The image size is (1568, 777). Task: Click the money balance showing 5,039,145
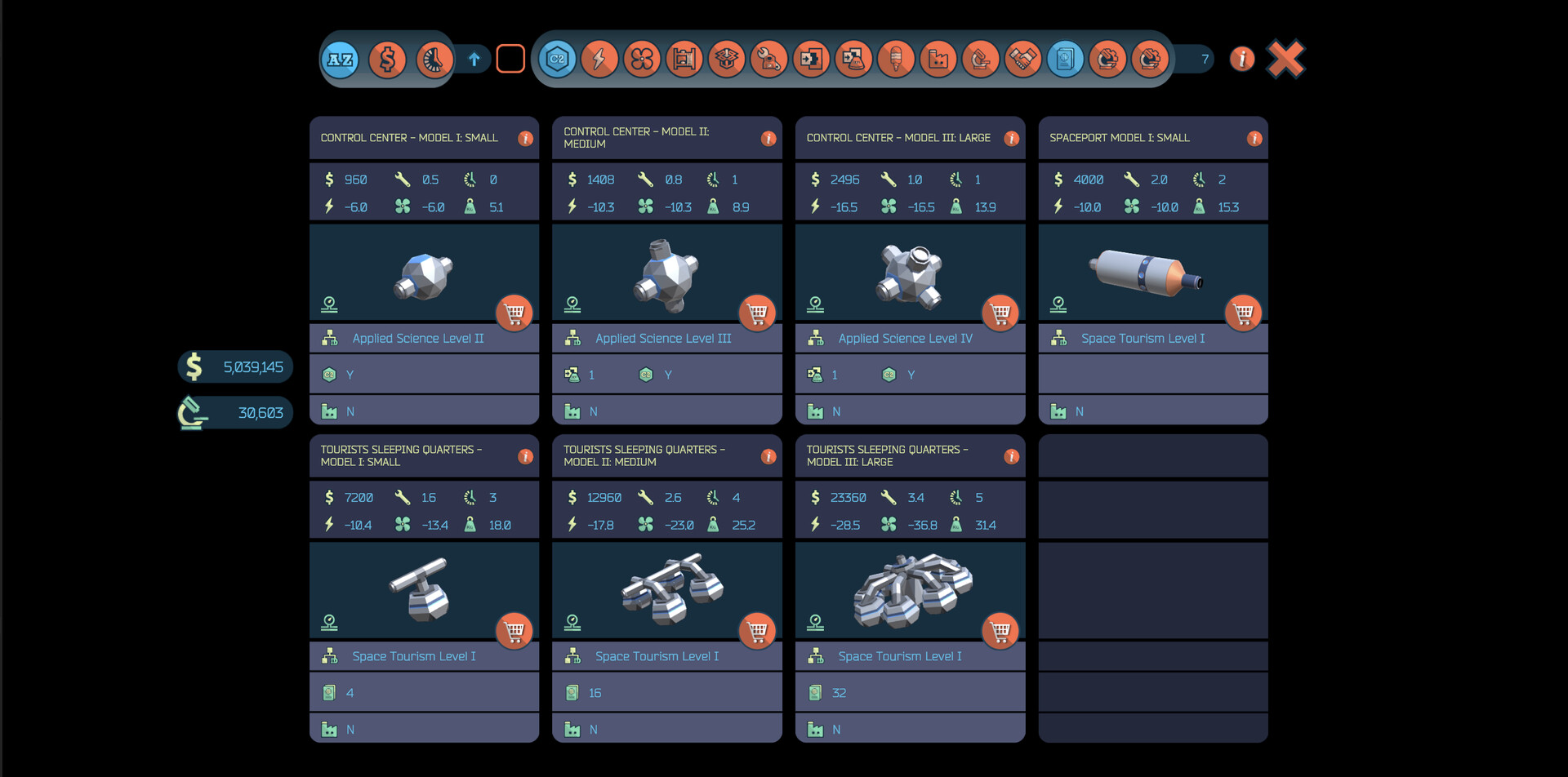[x=235, y=366]
